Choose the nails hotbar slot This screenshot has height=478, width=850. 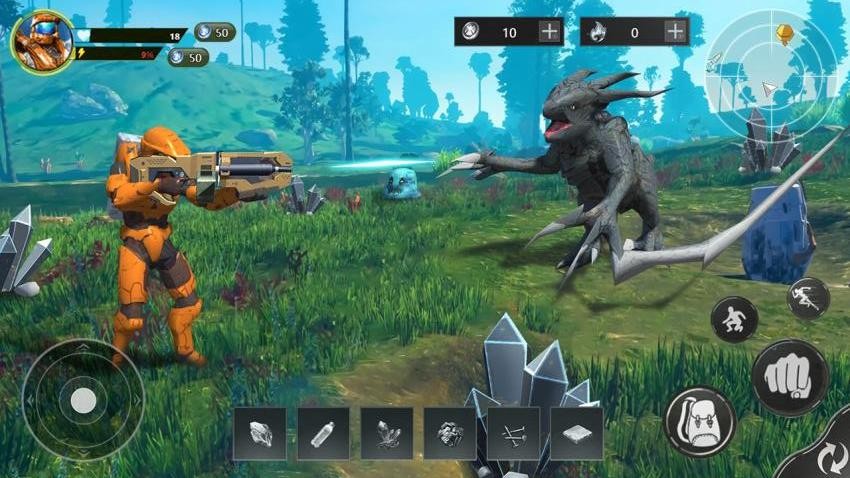(x=513, y=433)
